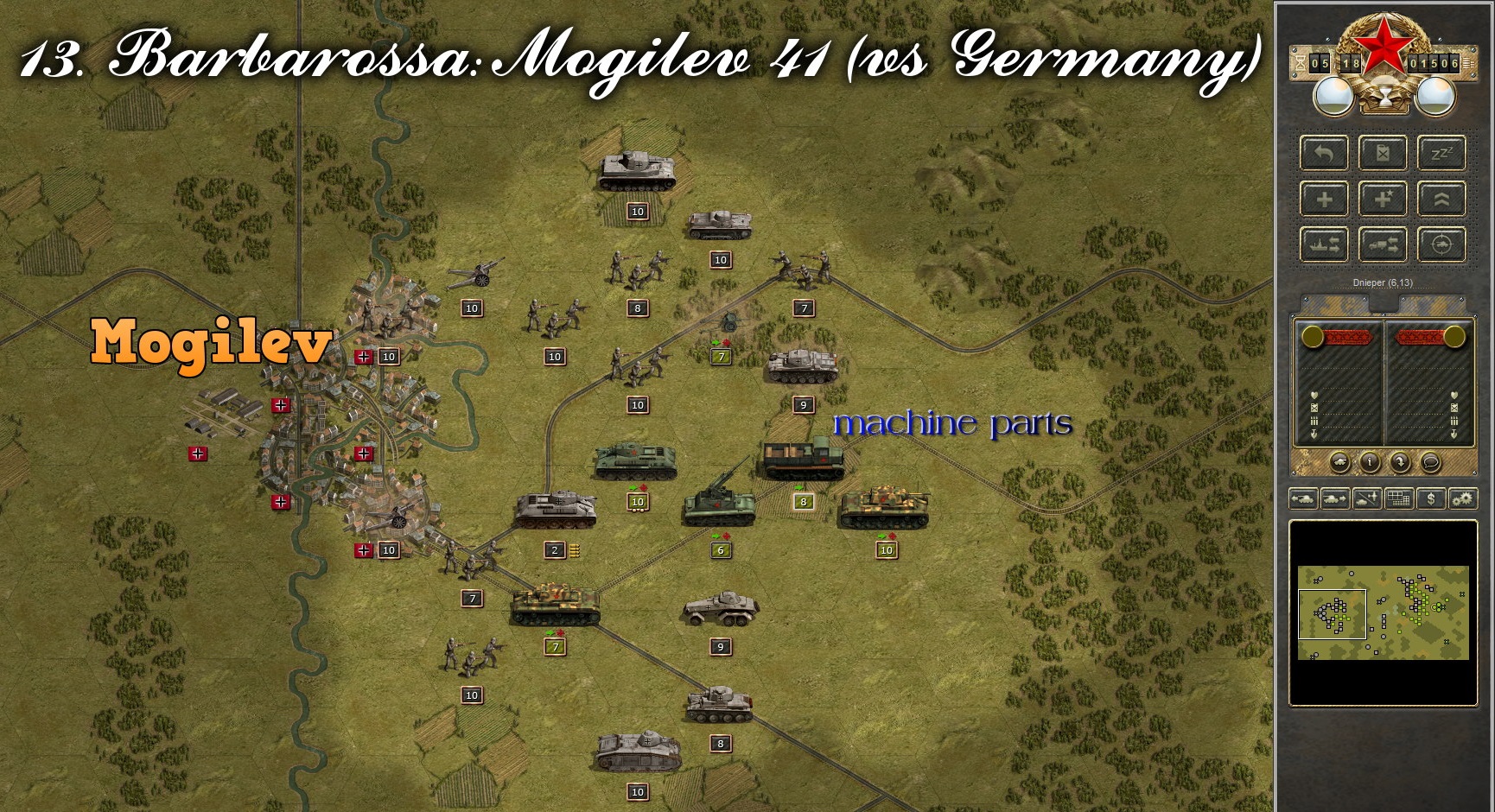Viewport: 1495px width, 812px height.
Task: Select the tank-in-crosshair targeting icon
Action: tap(1442, 244)
